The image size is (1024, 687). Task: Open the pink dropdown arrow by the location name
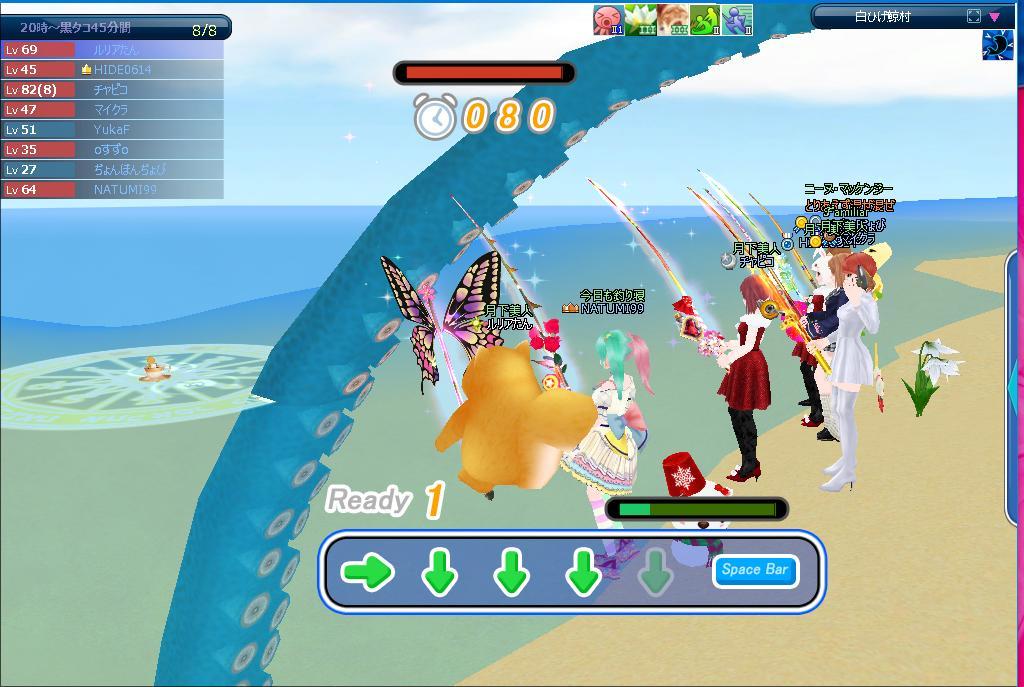point(995,16)
